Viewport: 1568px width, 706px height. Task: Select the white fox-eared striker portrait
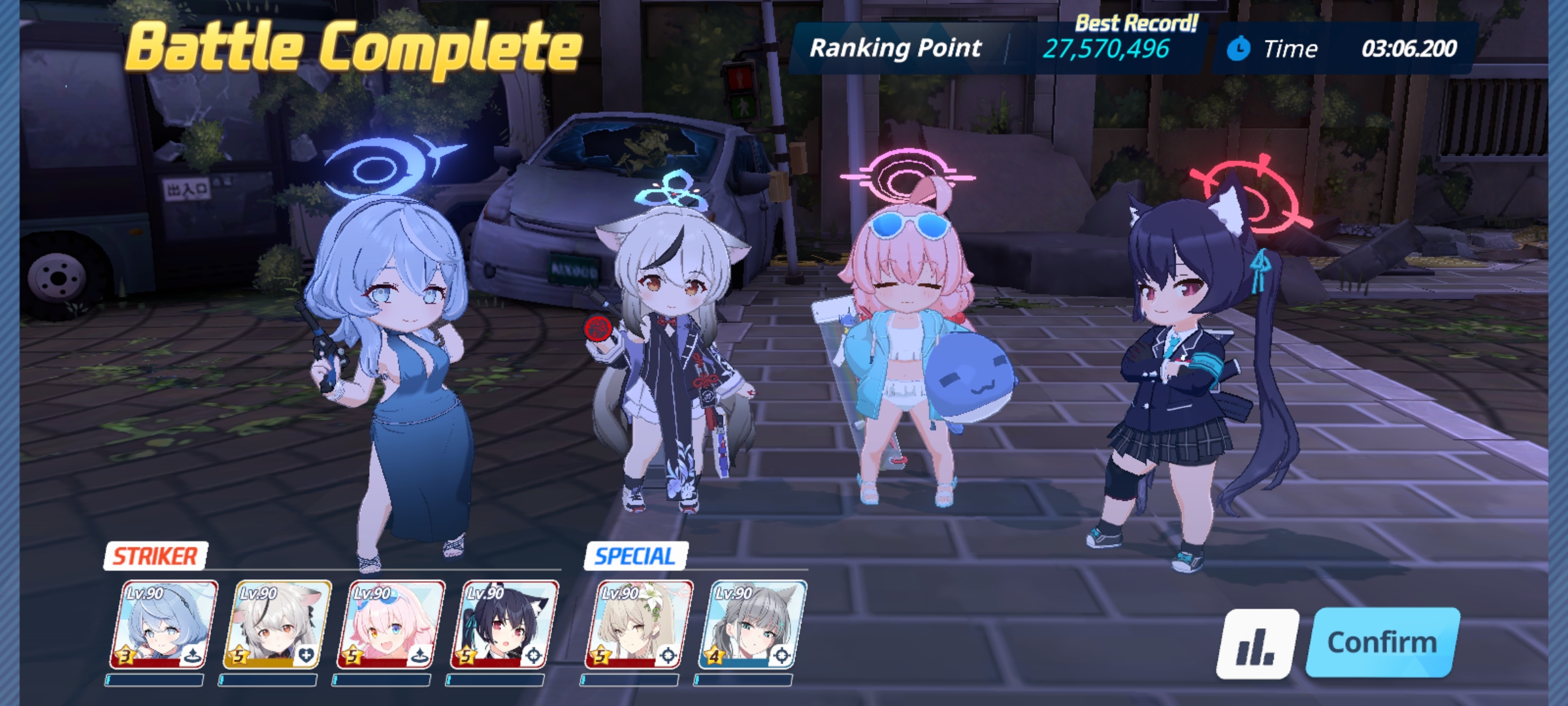tap(277, 625)
